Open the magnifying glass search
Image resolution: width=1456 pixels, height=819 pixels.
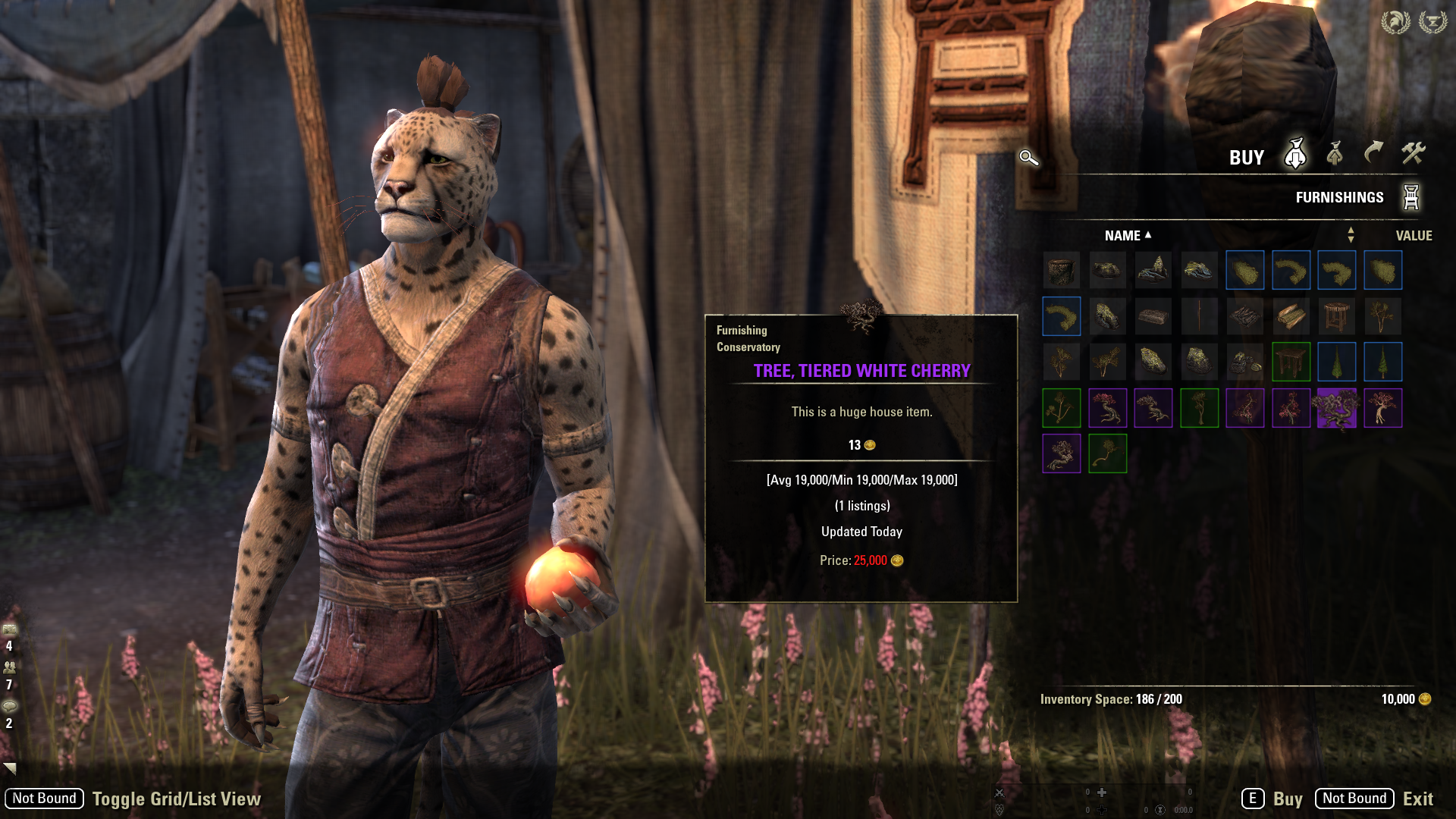pos(1028,158)
